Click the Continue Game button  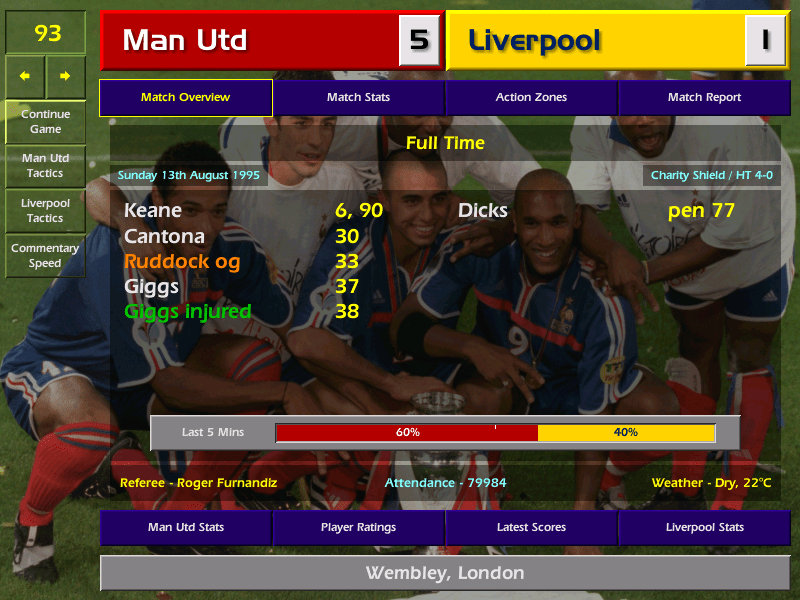coord(45,121)
